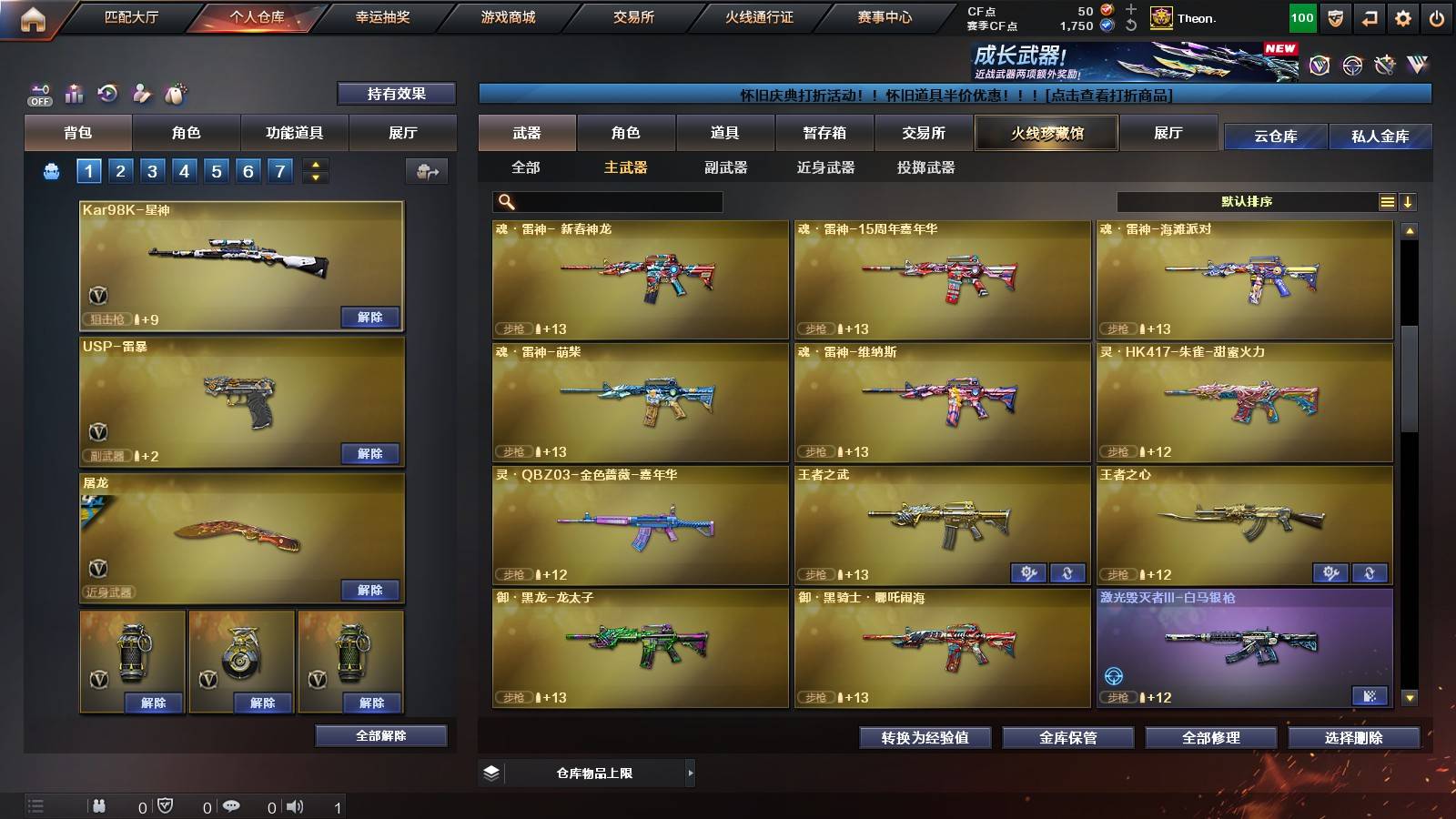The height and width of the screenshot is (819, 1456).
Task: Click the replay history icon above the backpack panel
Action: coord(106,93)
